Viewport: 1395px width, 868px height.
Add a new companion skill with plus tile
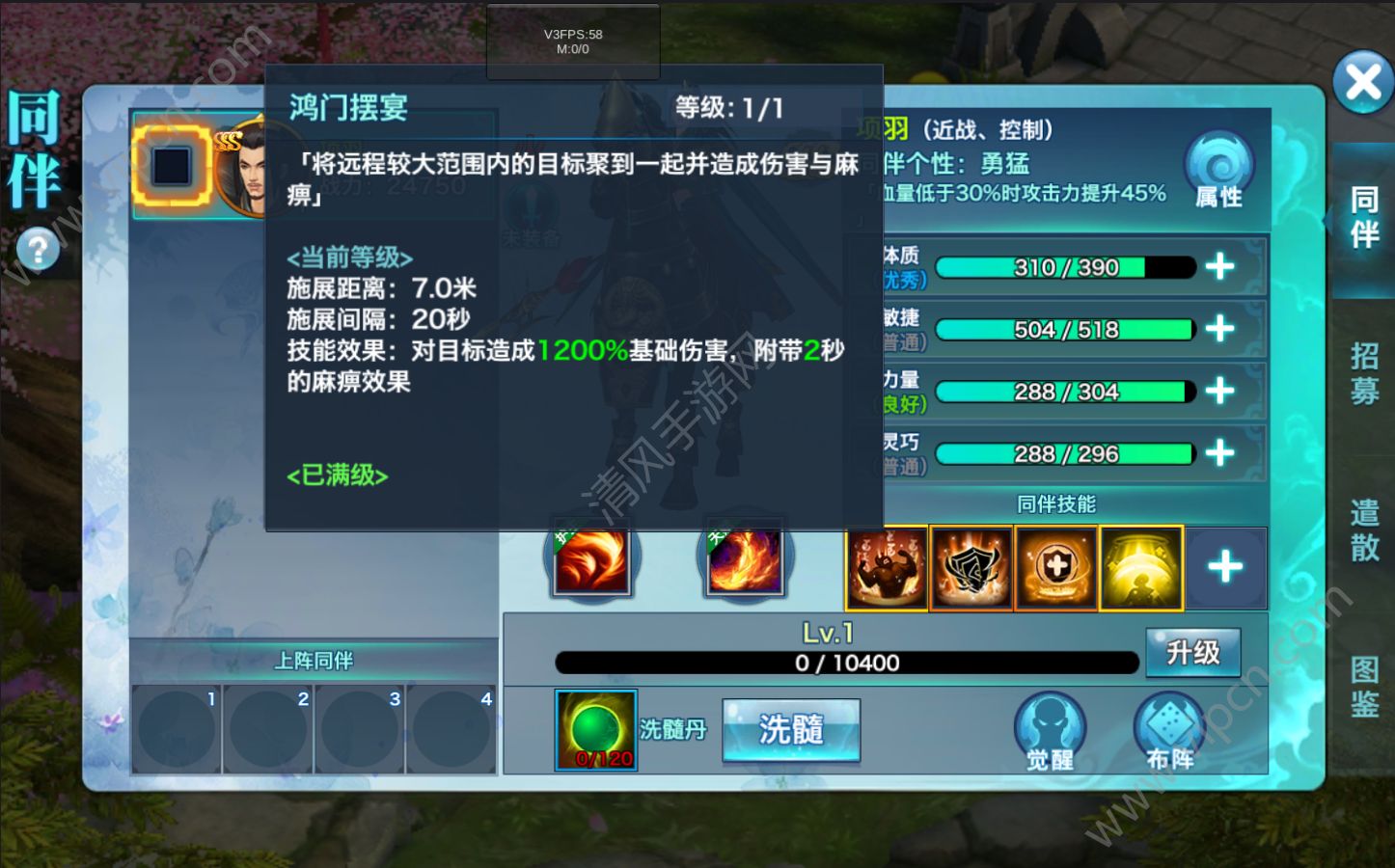[1226, 568]
